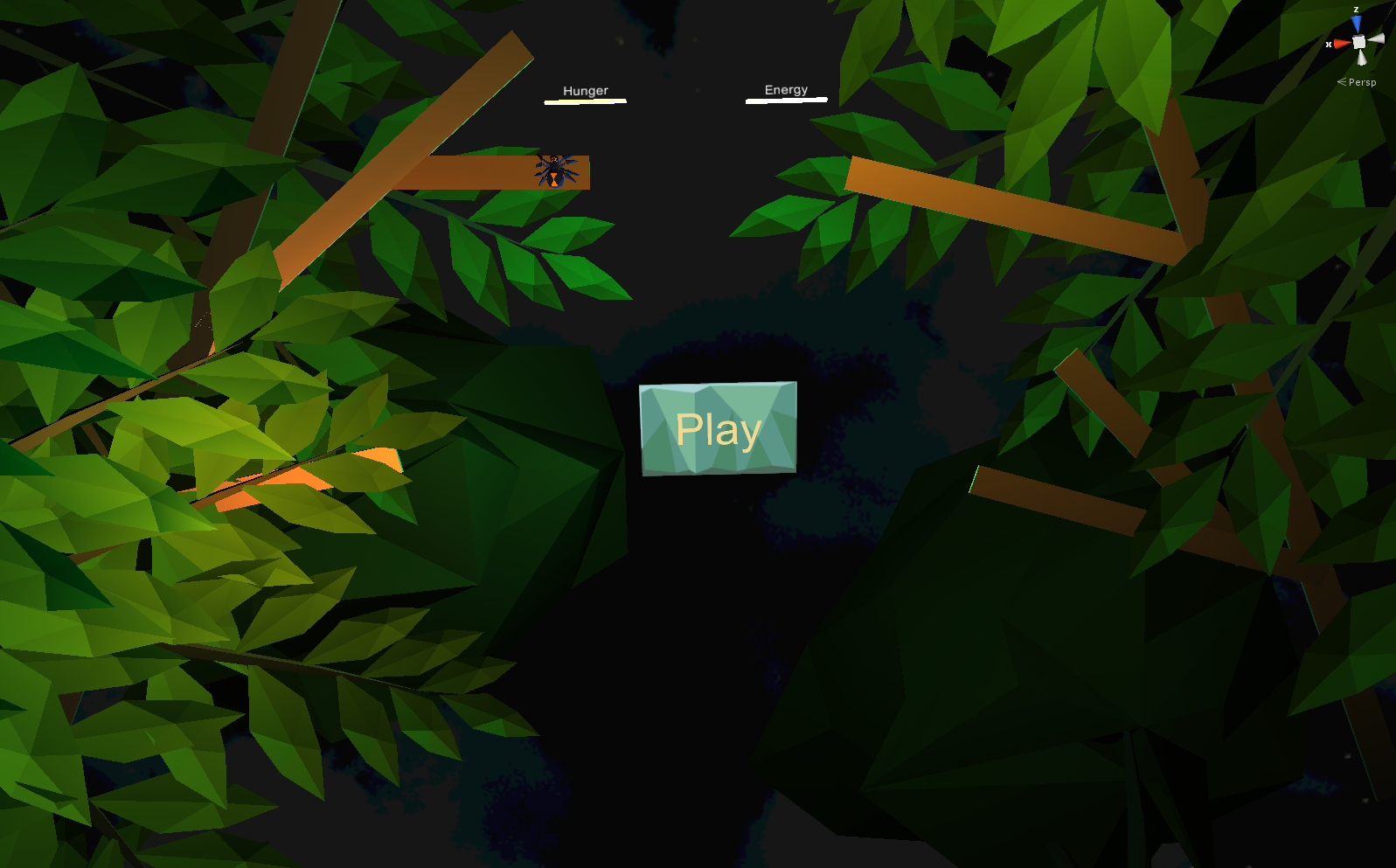The width and height of the screenshot is (1396, 868).
Task: Click the red X axis cone on the scene gizmo
Action: tap(1342, 43)
